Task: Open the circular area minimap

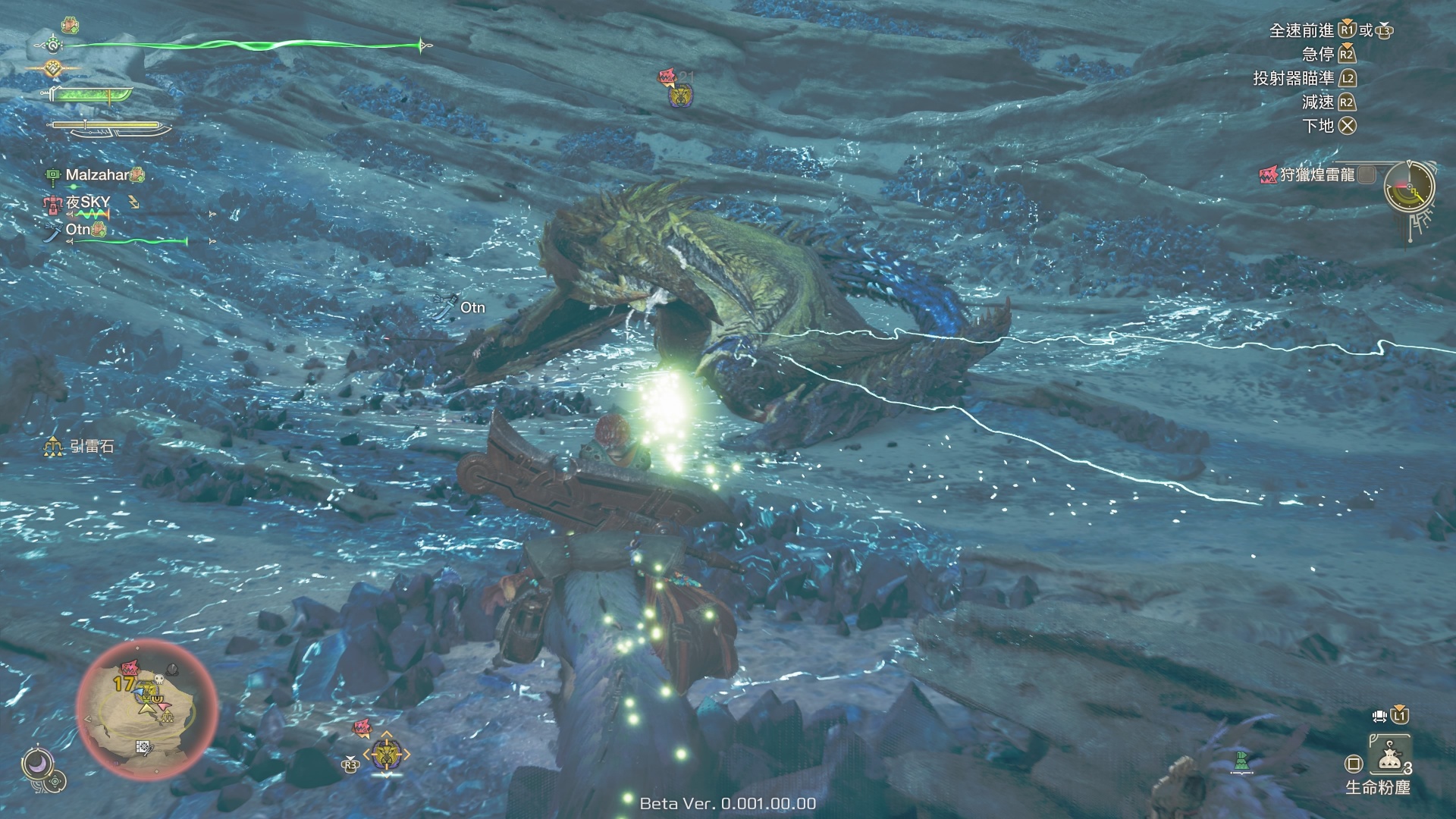Action: pyautogui.click(x=147, y=710)
